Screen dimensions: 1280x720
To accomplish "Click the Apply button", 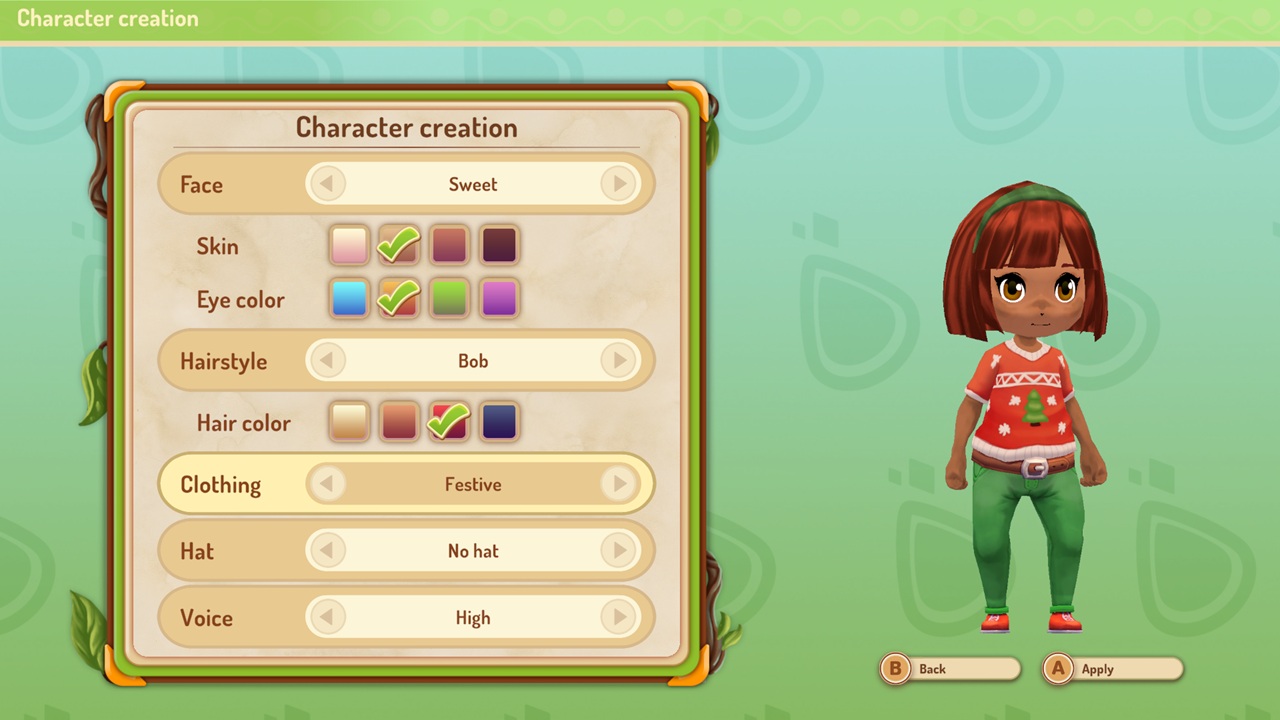I will pos(1111,669).
